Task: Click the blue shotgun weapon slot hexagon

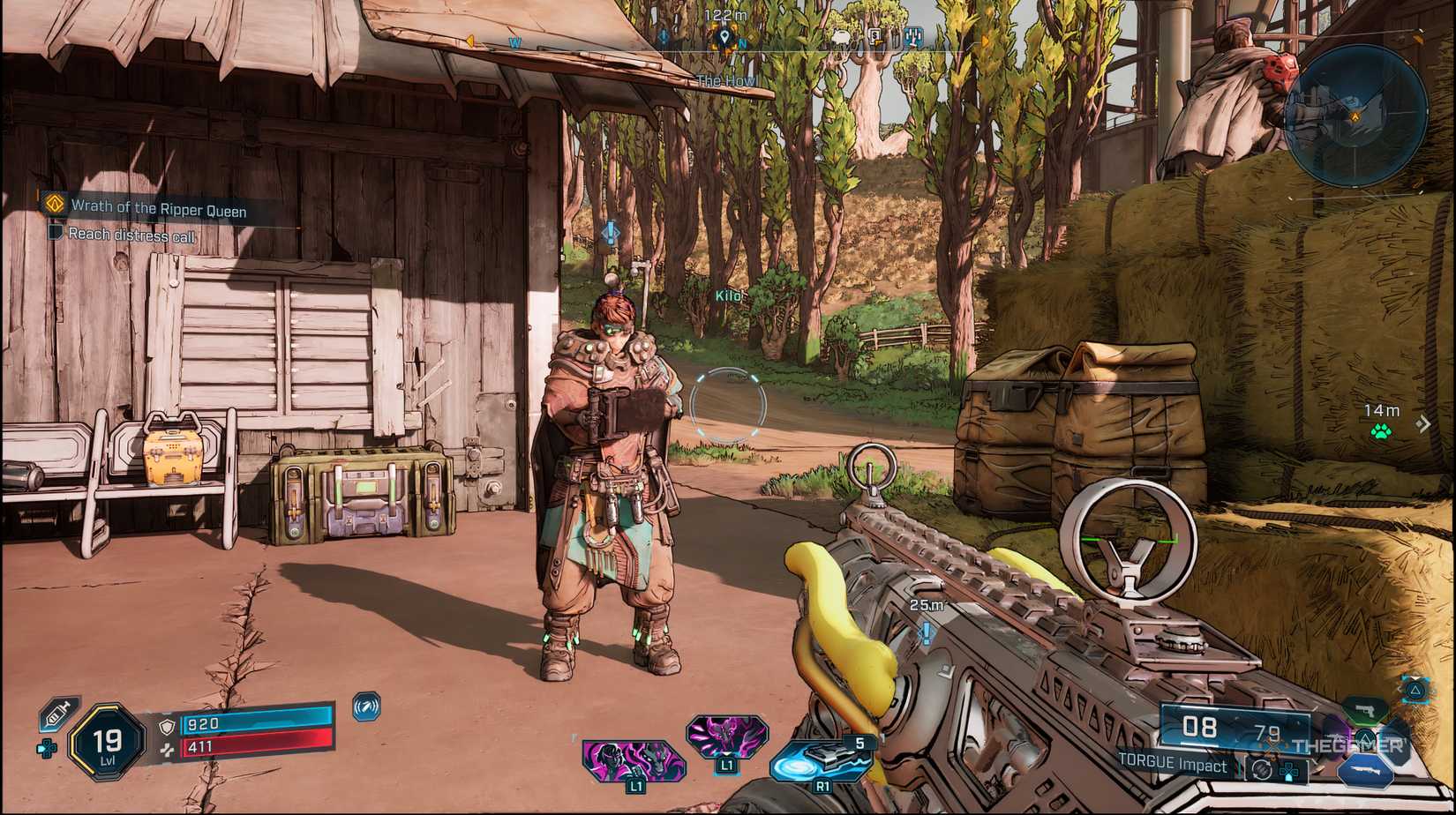Action: tap(1365, 769)
